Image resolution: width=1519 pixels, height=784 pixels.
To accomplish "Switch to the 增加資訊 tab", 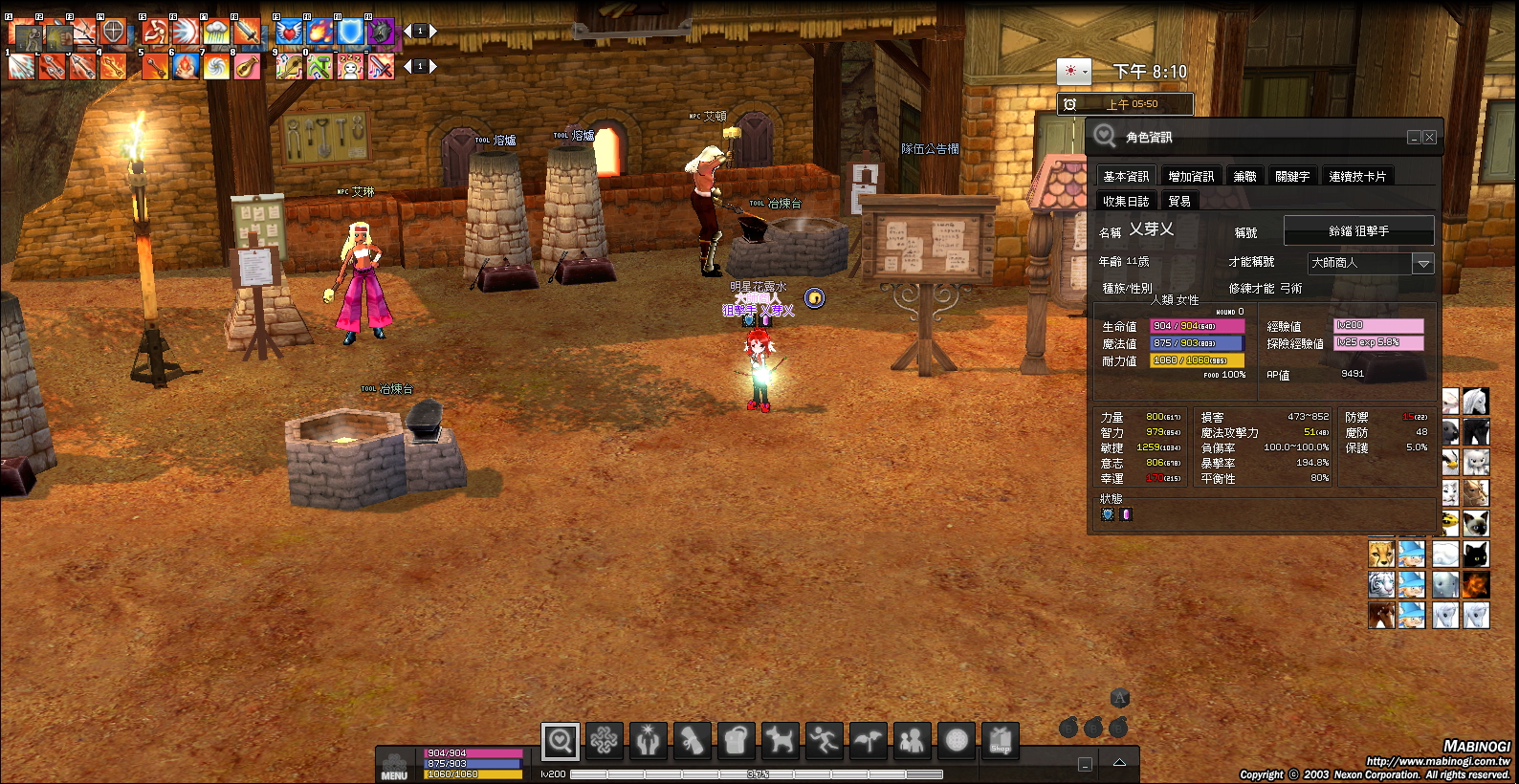I will [x=1191, y=176].
